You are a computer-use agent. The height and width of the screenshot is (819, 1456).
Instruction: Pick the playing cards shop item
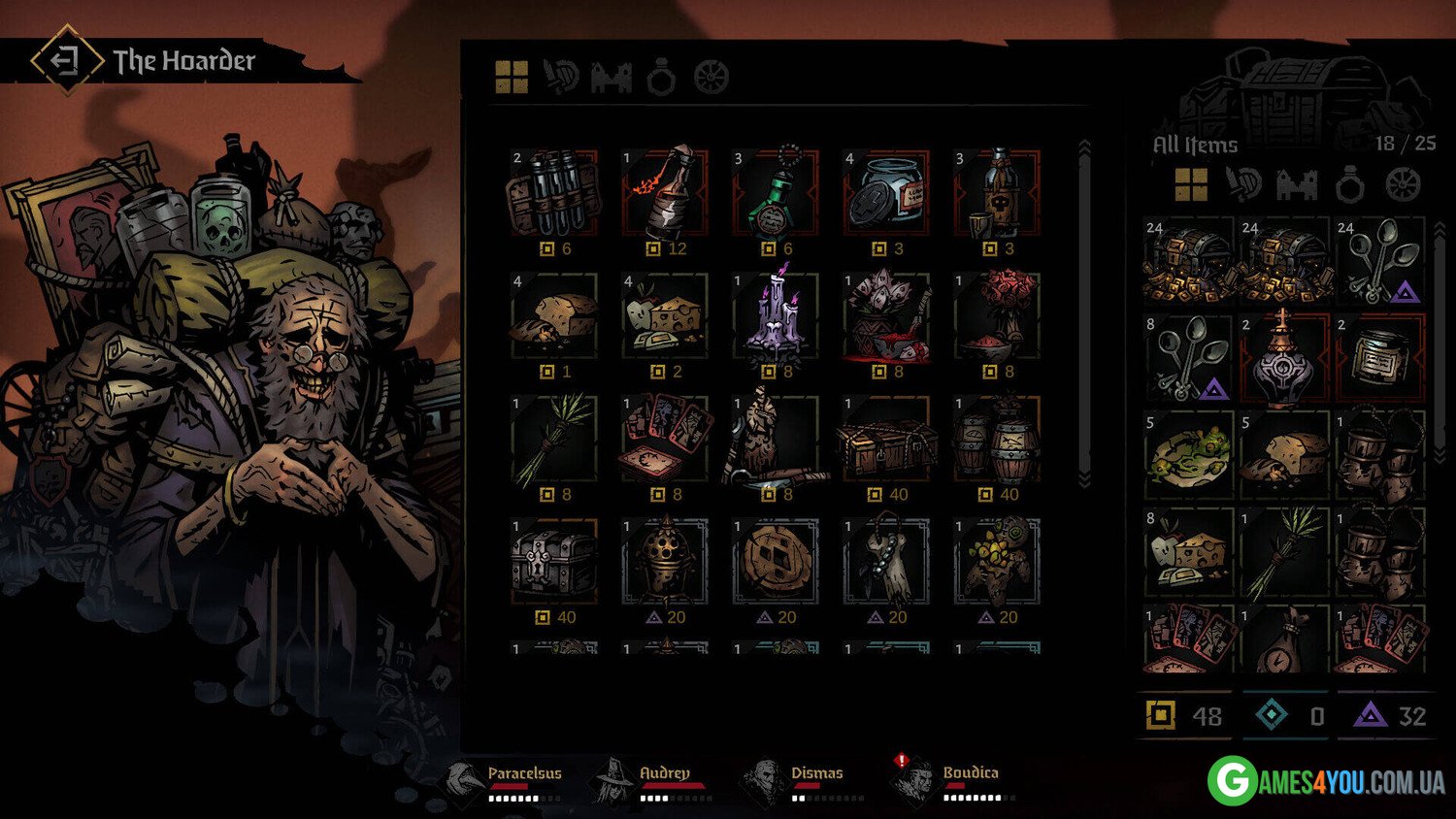[664, 439]
